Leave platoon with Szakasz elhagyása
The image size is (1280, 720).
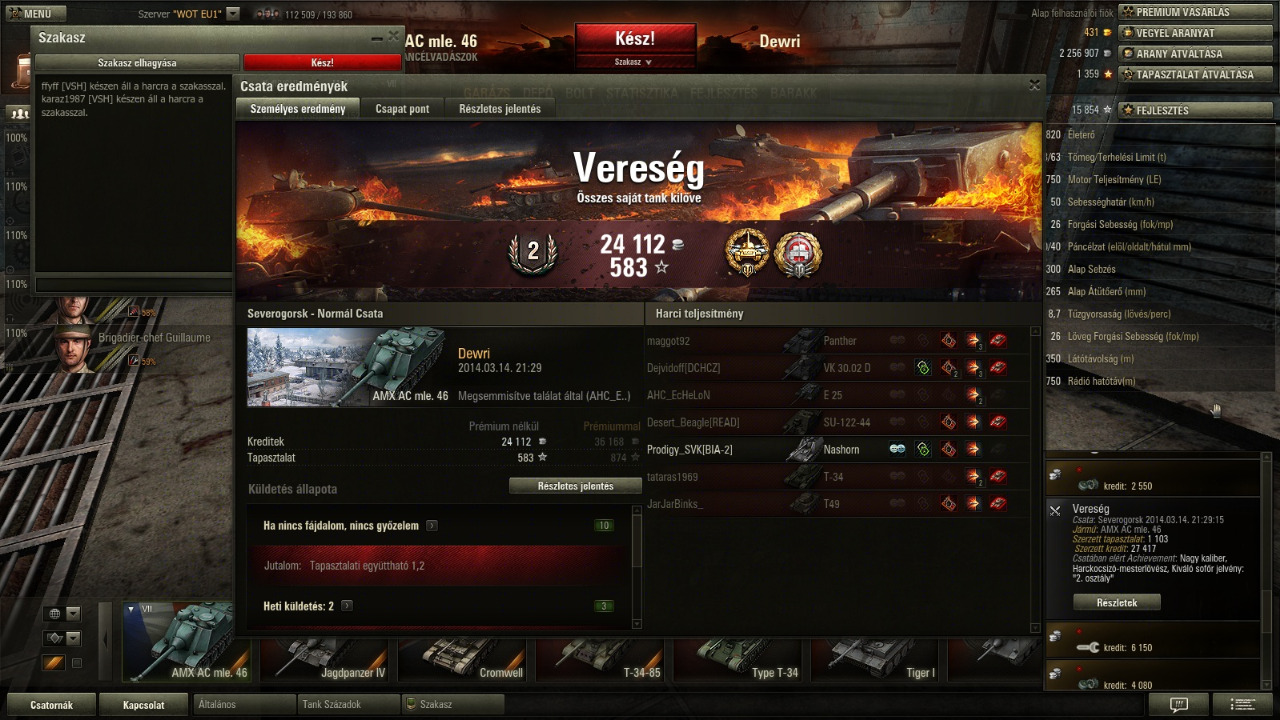pos(137,63)
